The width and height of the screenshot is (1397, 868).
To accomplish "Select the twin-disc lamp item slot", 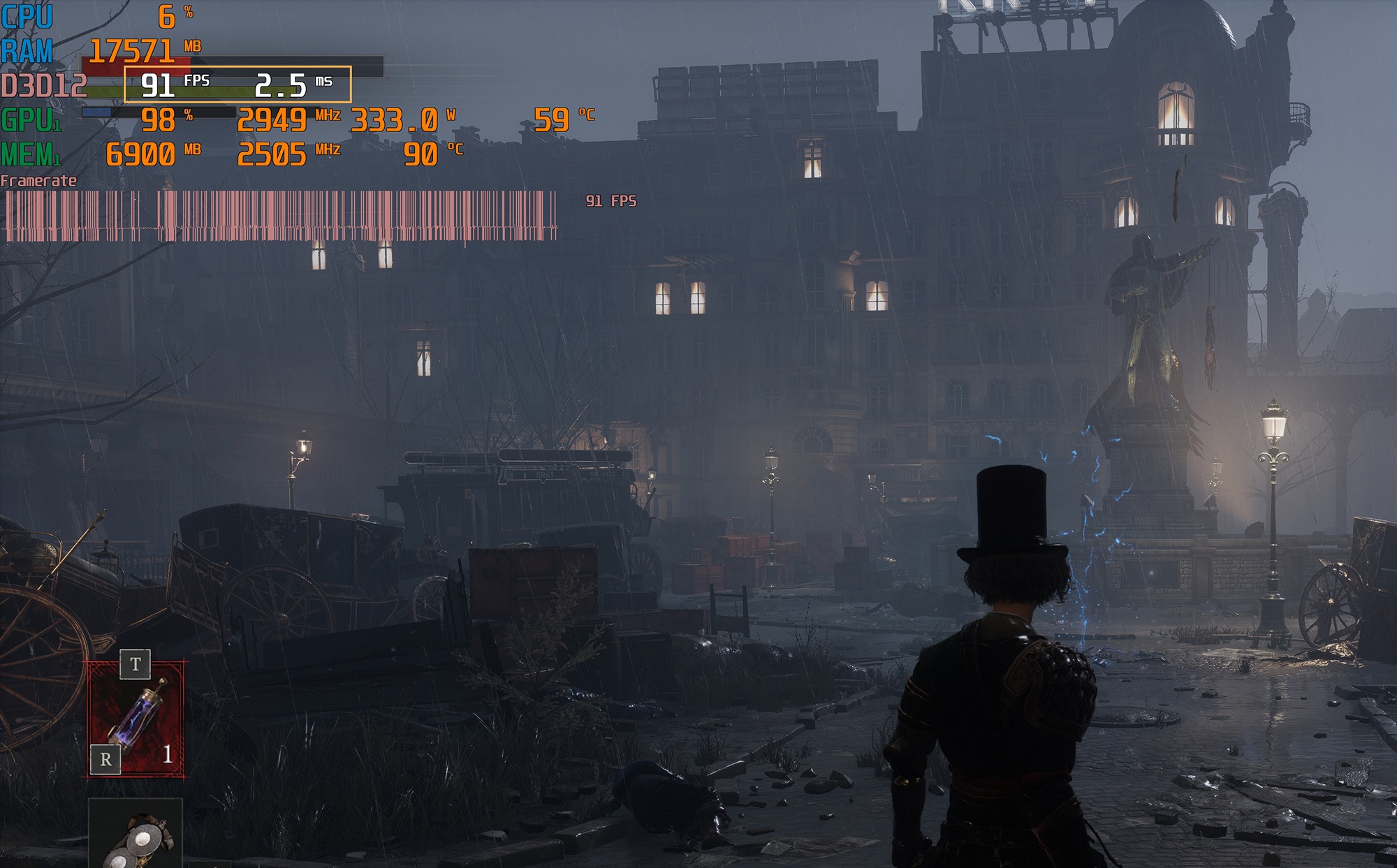I will tap(136, 837).
